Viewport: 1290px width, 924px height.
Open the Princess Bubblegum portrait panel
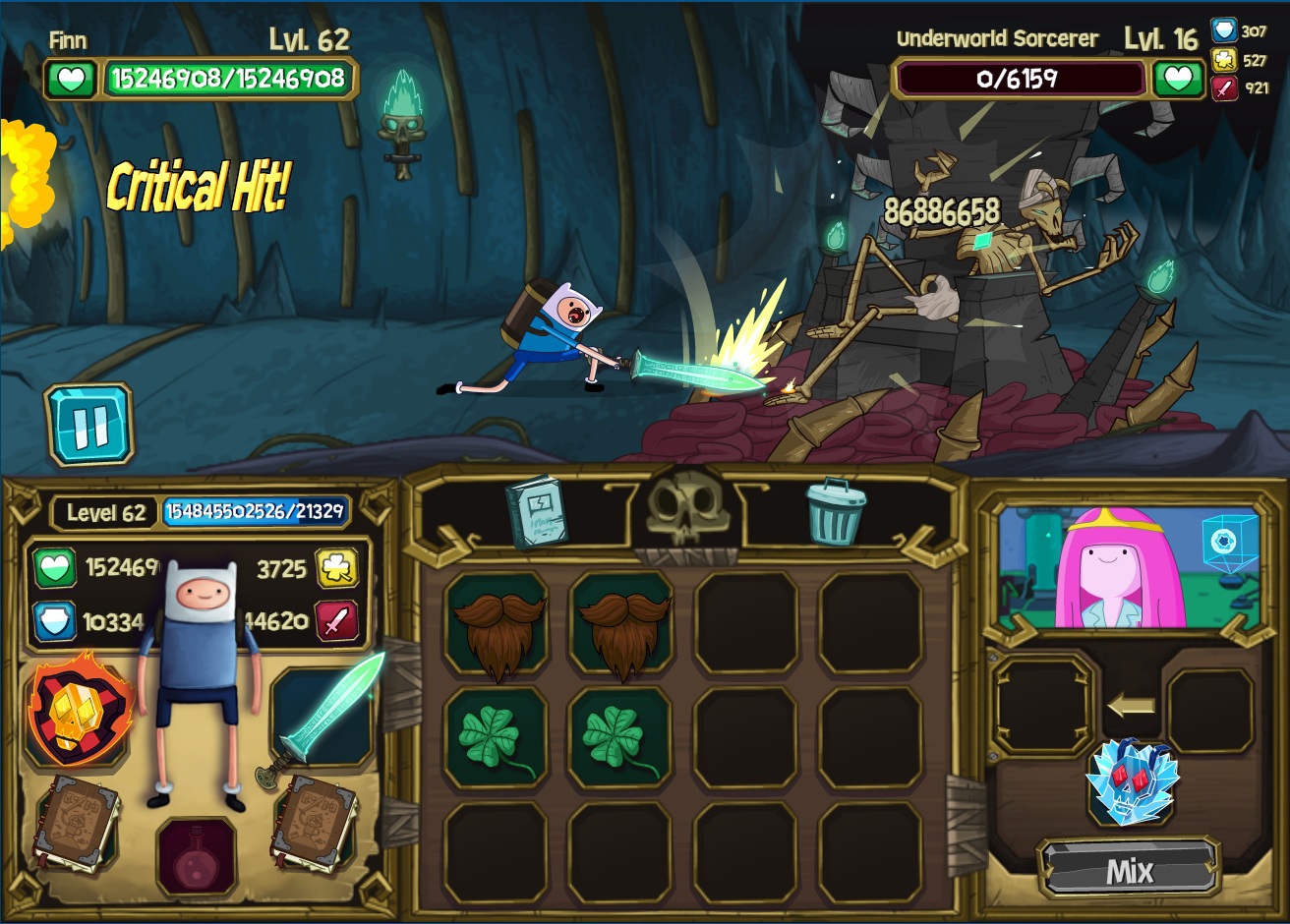(1127, 568)
